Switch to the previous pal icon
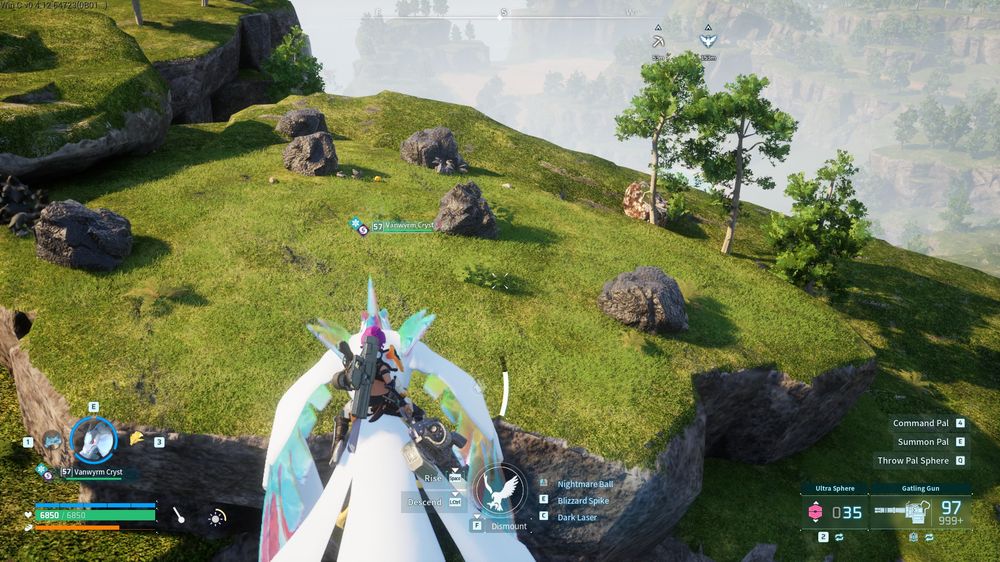This screenshot has width=1000, height=562. 52,440
